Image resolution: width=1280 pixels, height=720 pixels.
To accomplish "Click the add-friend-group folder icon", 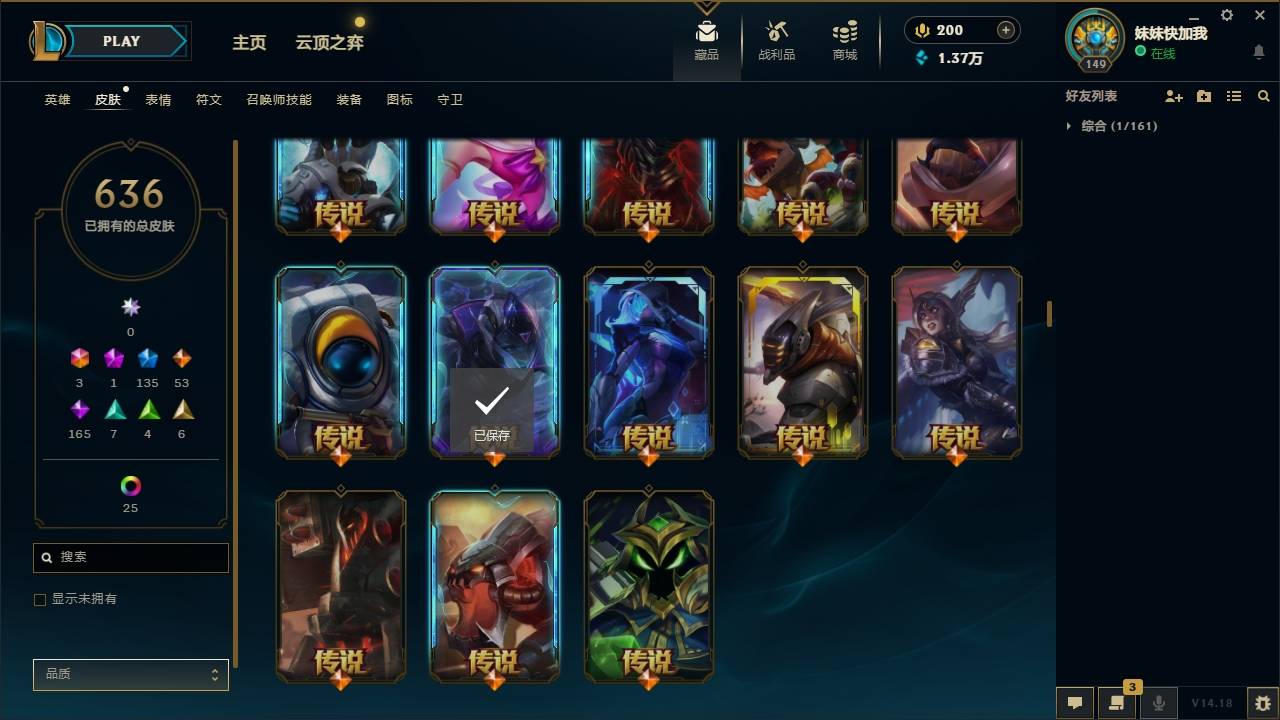I will 1203,96.
